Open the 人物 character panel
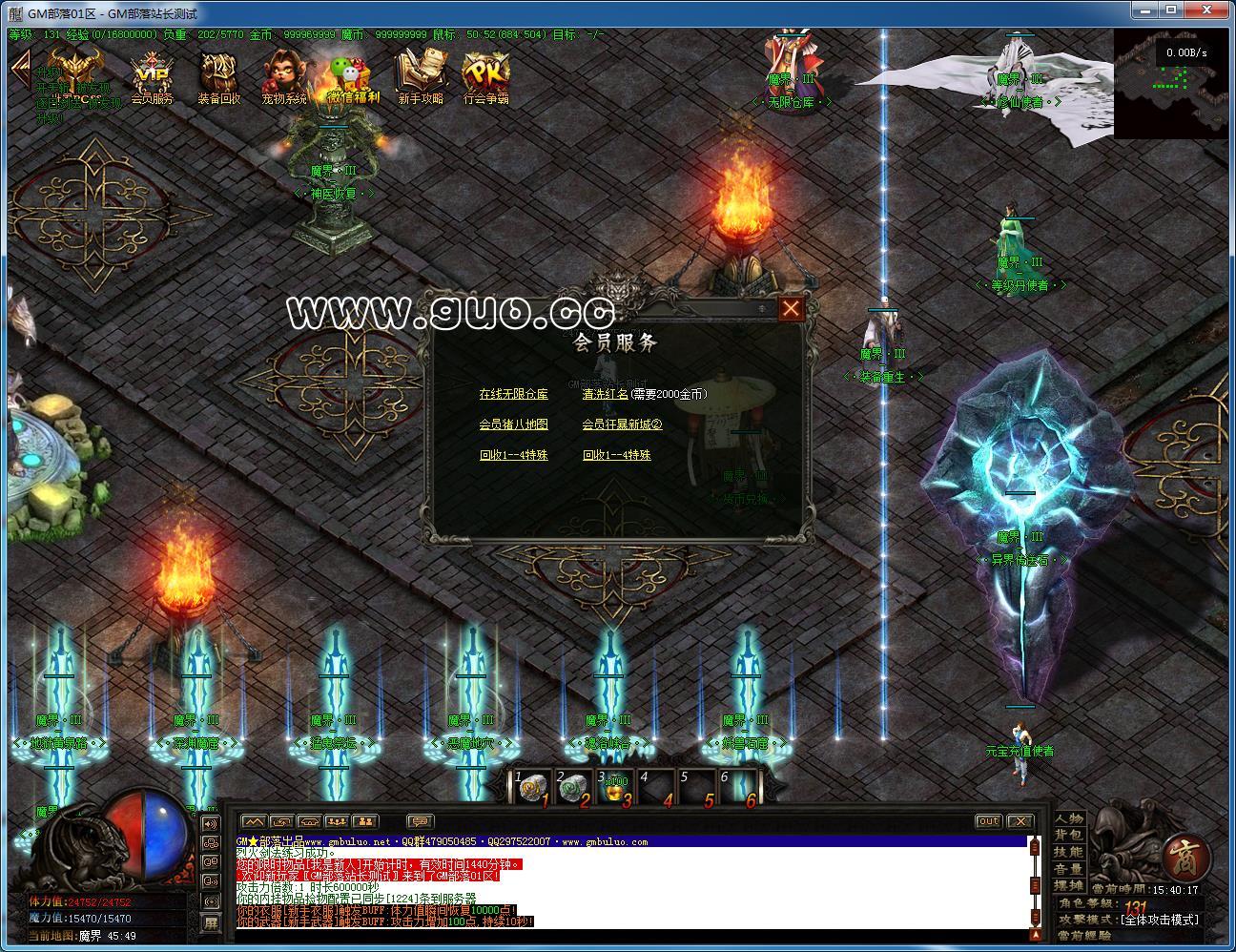 click(1068, 818)
